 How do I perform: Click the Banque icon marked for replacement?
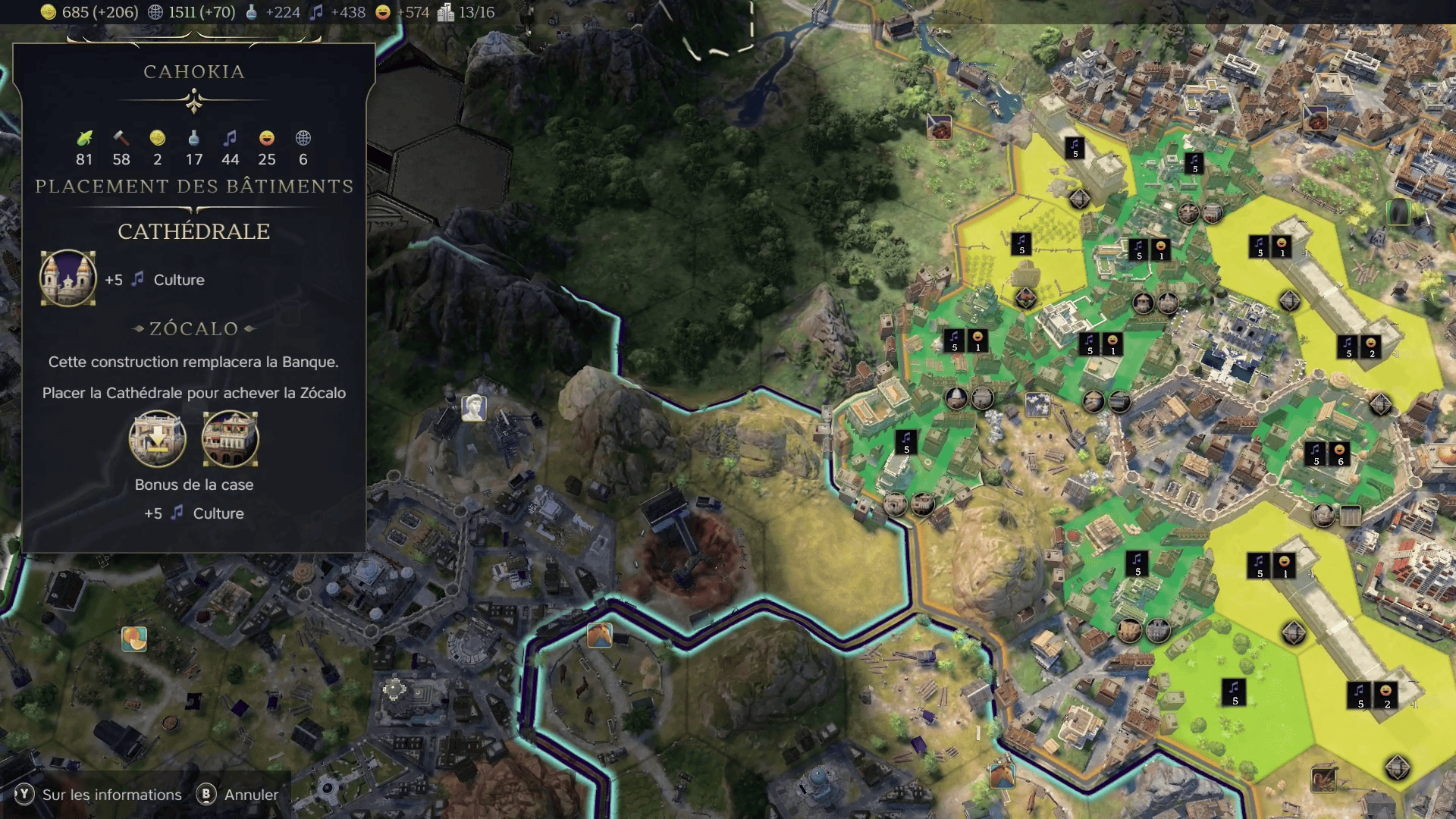pyautogui.click(x=157, y=439)
